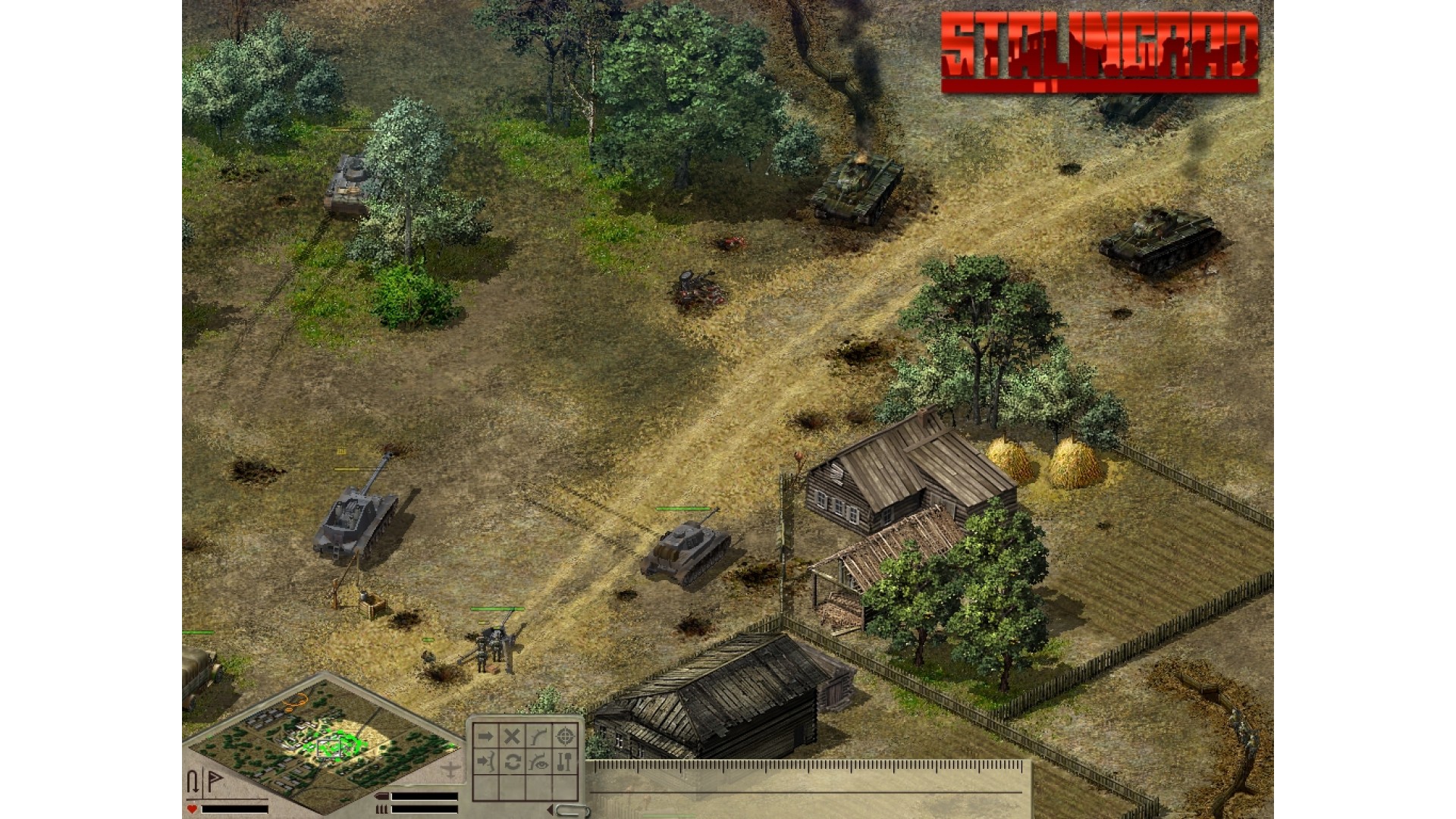This screenshot has height=819, width=1456.
Task: Choose the shovel entrench command
Action: tap(564, 762)
